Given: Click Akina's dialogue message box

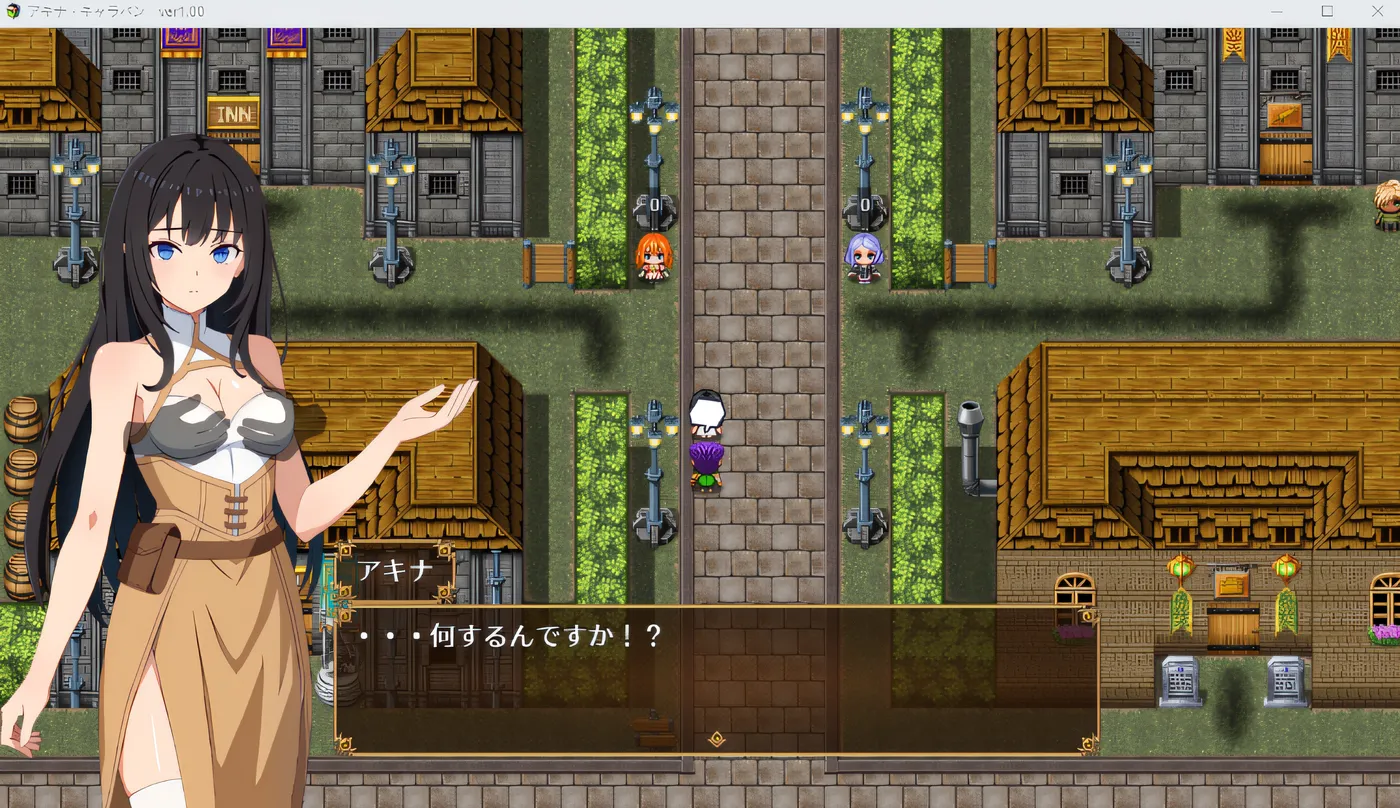Looking at the screenshot, I should click(716, 678).
